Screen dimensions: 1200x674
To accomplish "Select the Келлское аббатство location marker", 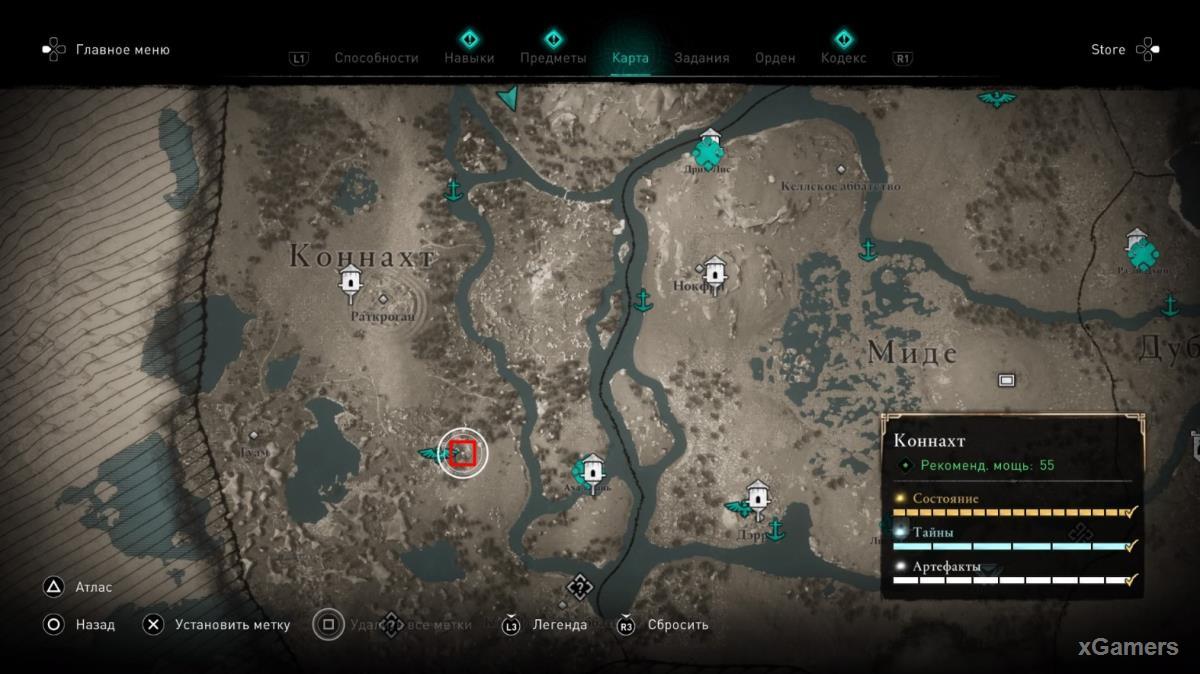I will (841, 170).
